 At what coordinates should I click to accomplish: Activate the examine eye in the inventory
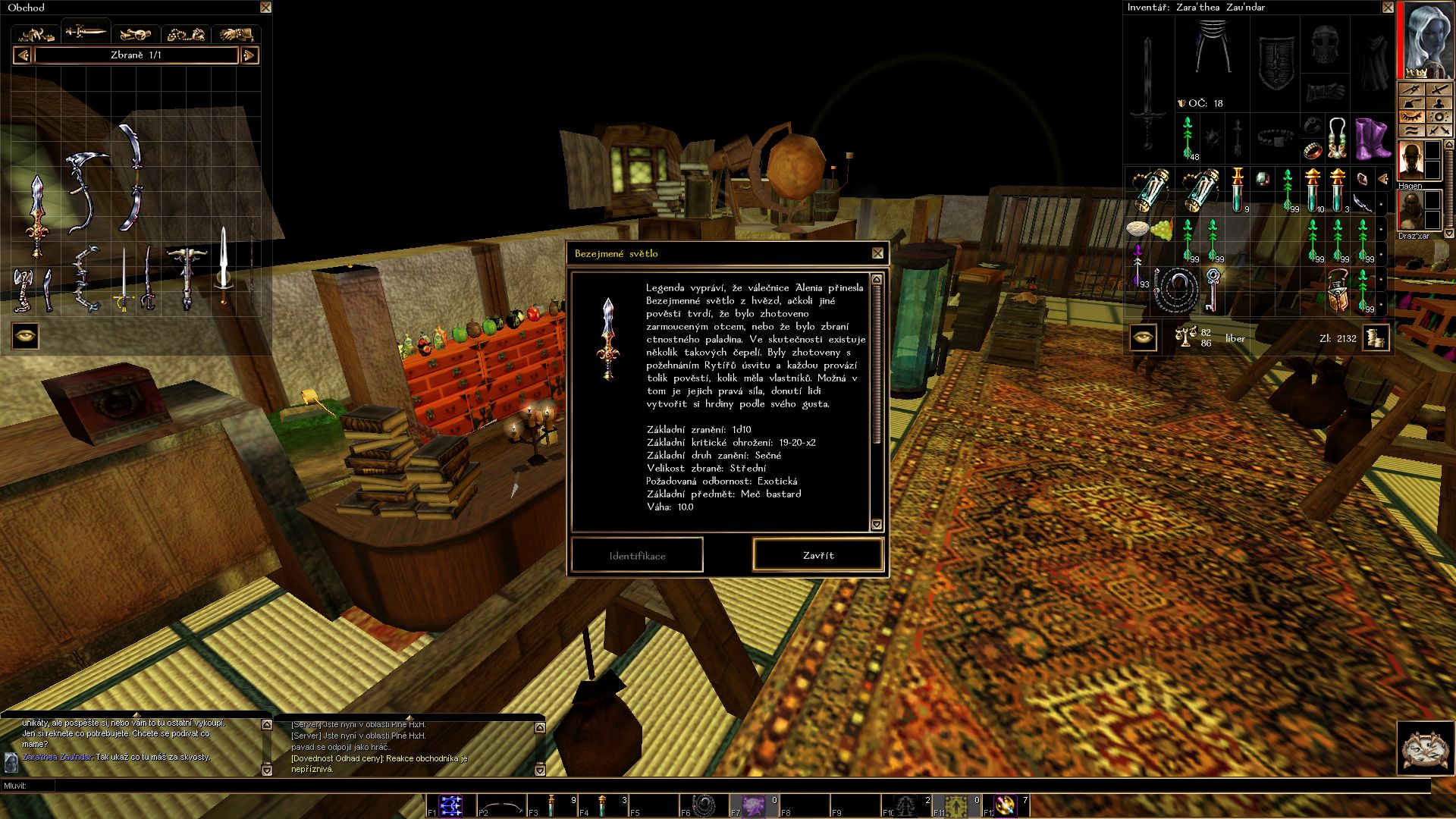[1143, 337]
